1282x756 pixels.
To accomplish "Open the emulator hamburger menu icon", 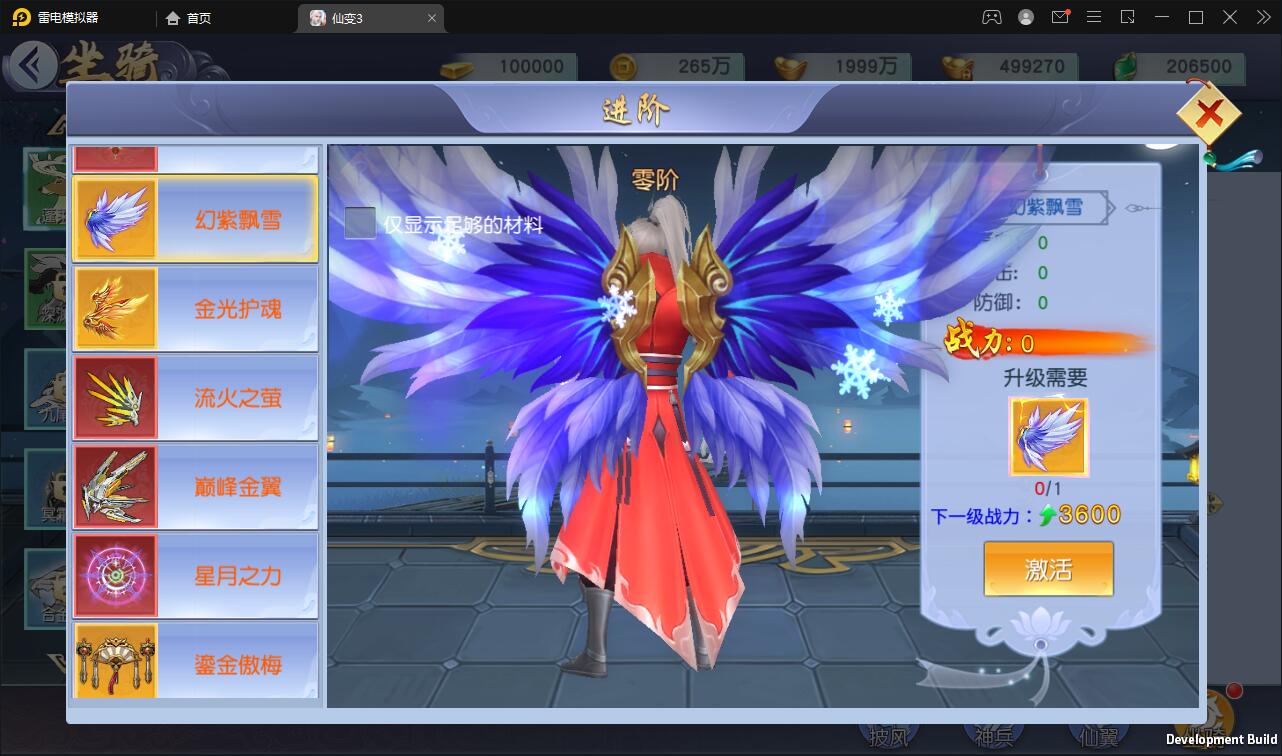I will pyautogui.click(x=1094, y=17).
